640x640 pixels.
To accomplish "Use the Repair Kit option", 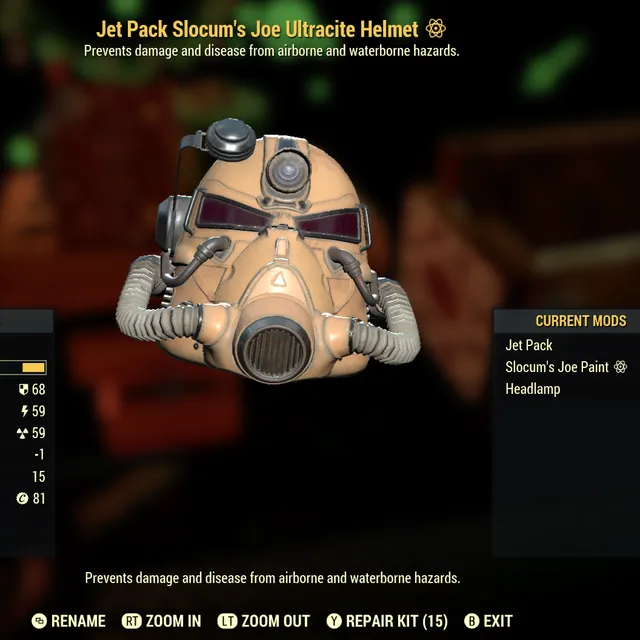I will 388,621.
